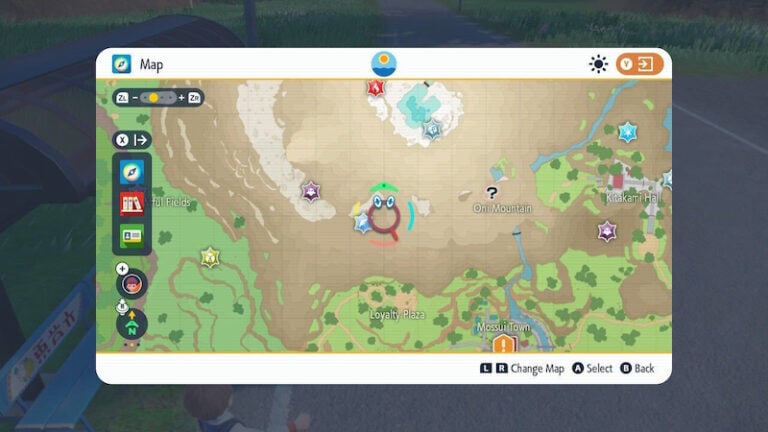Screen dimensions: 768x432
Task: Open the Pokédex red books icon
Action: (132, 204)
